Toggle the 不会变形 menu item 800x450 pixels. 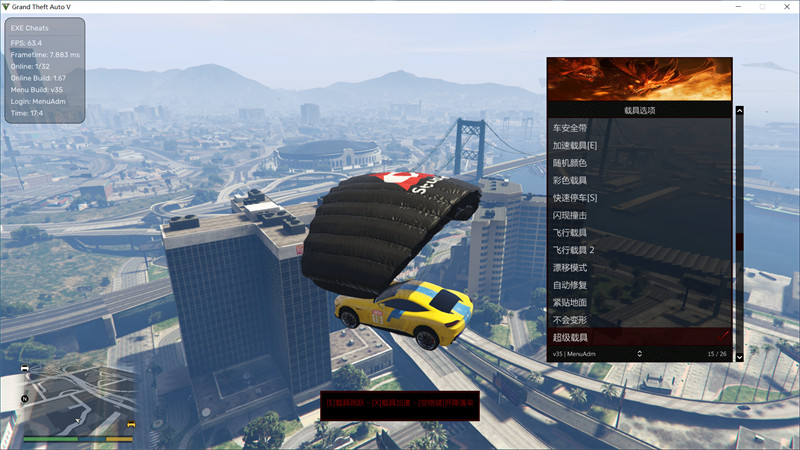pos(571,320)
